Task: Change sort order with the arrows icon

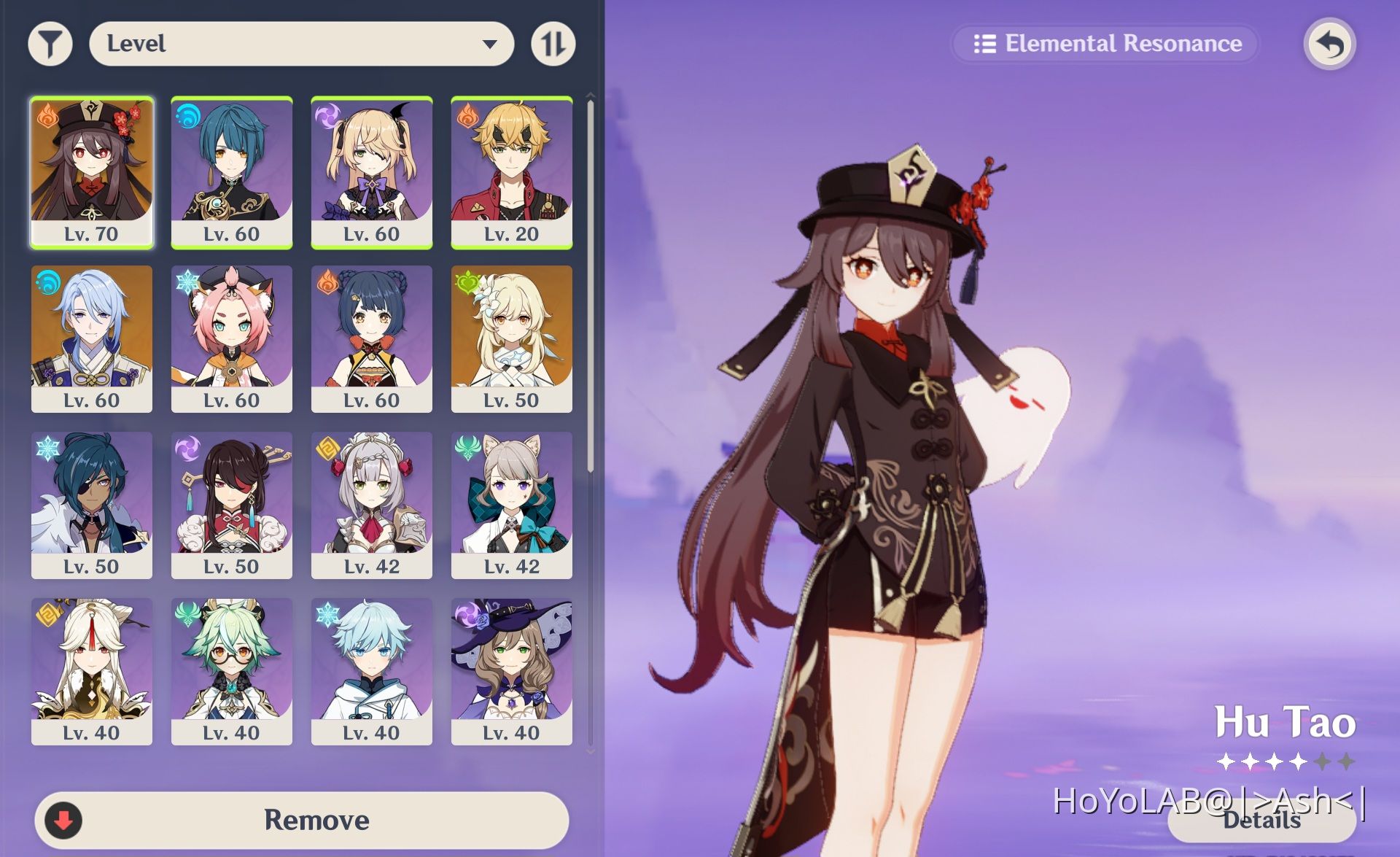Action: pos(553,43)
